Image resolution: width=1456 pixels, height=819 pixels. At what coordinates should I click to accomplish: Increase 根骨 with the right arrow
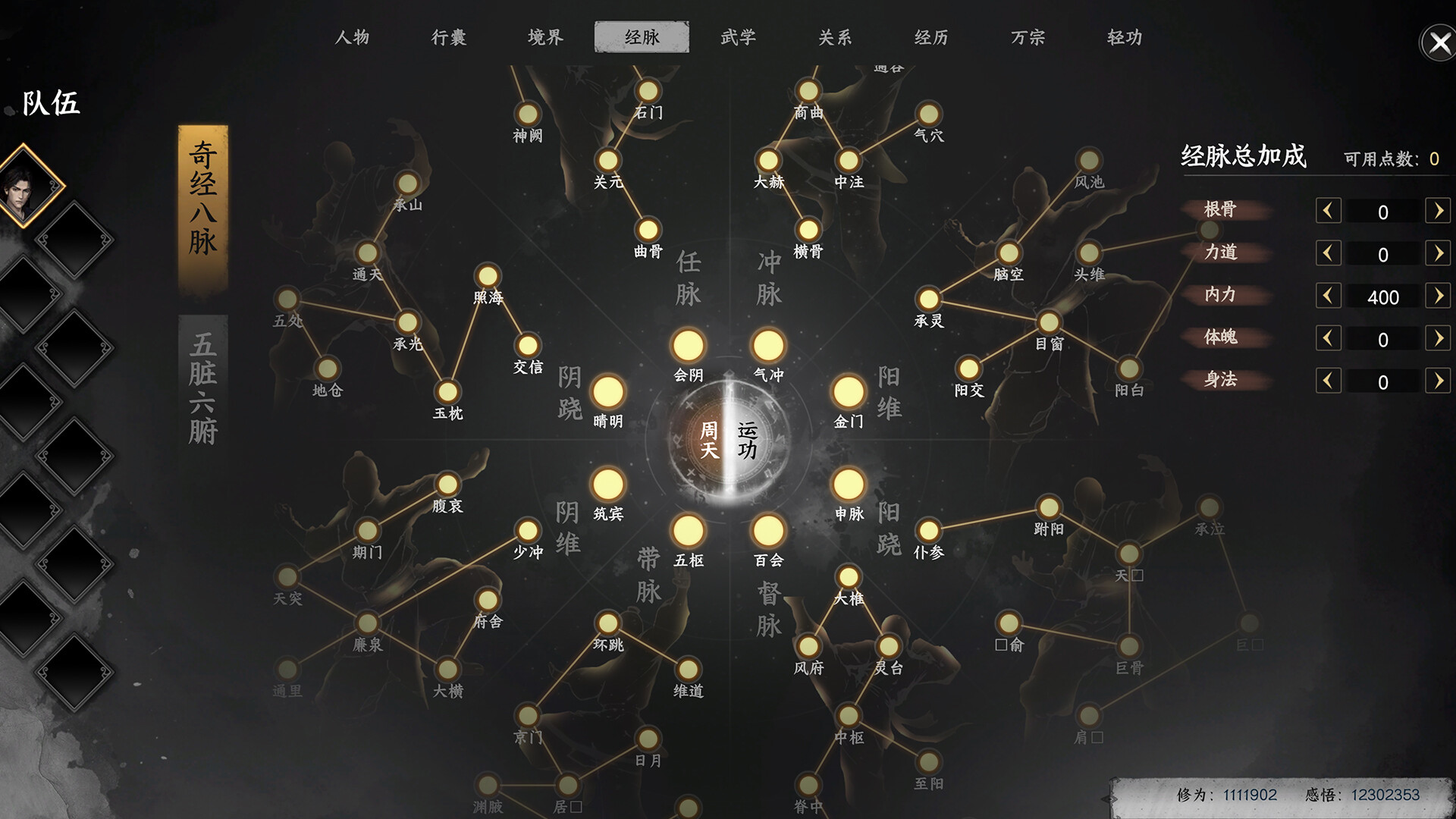click(1439, 211)
